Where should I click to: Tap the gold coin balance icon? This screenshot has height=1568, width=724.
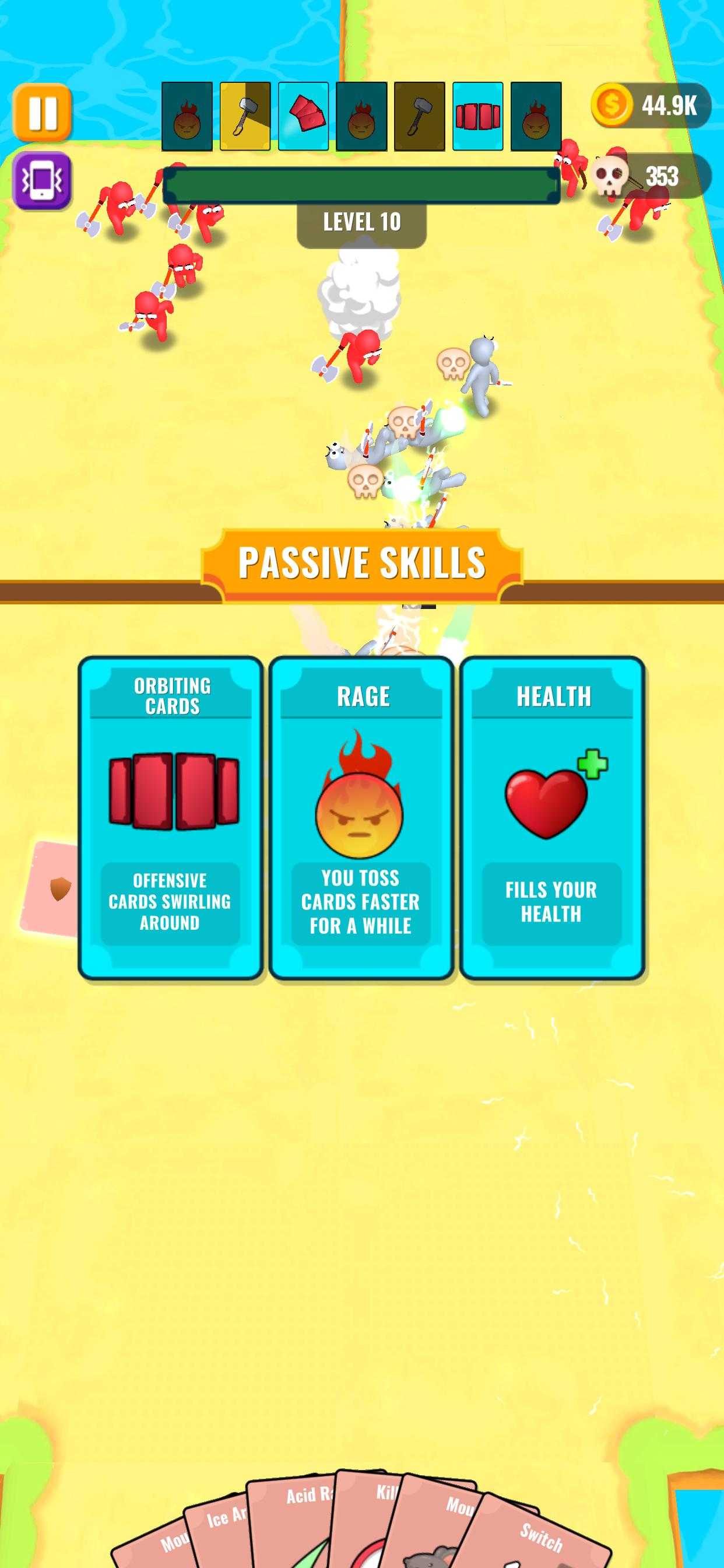[611, 106]
